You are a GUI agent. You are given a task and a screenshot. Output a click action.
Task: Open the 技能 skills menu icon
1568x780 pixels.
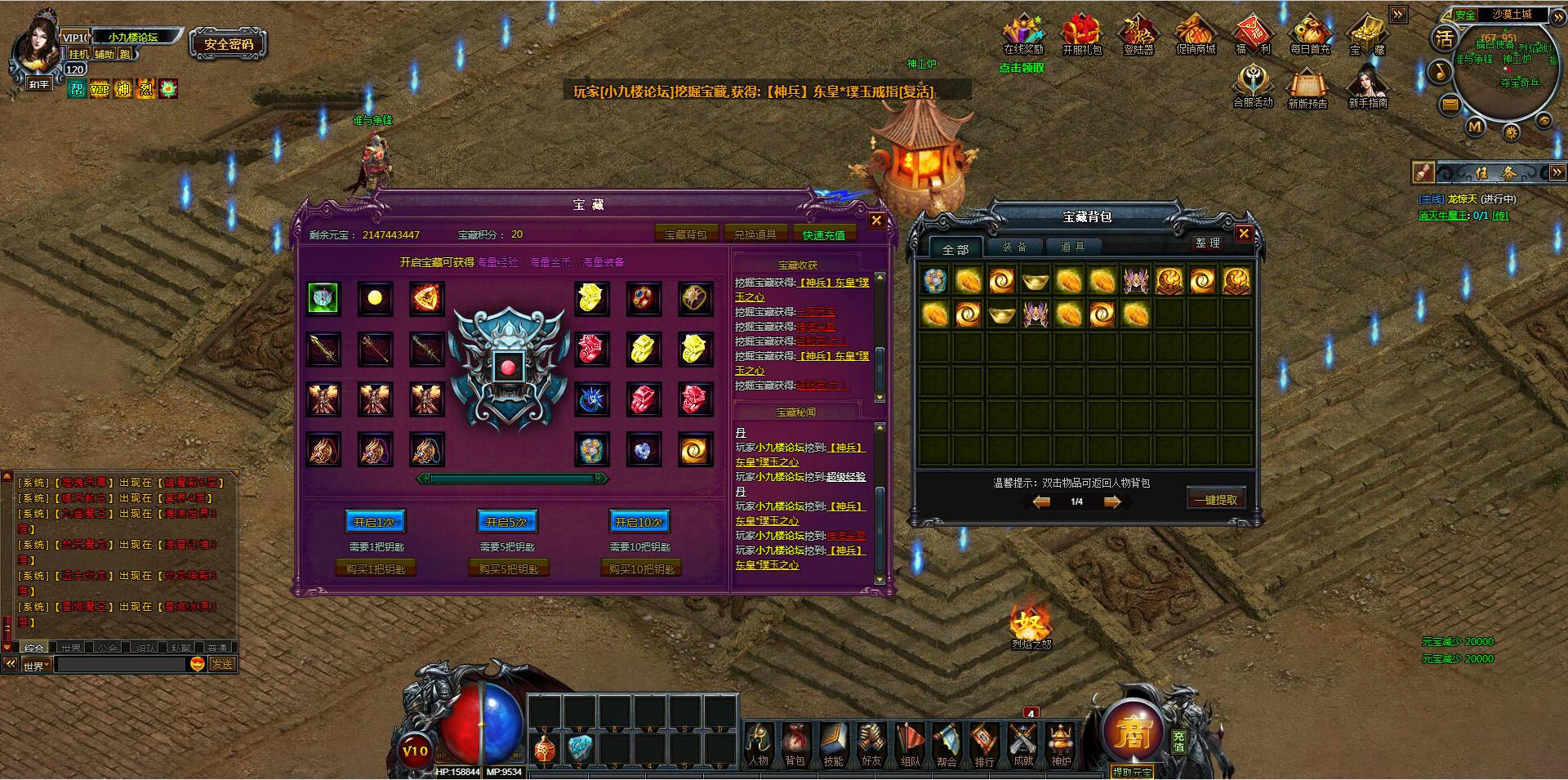click(x=833, y=744)
